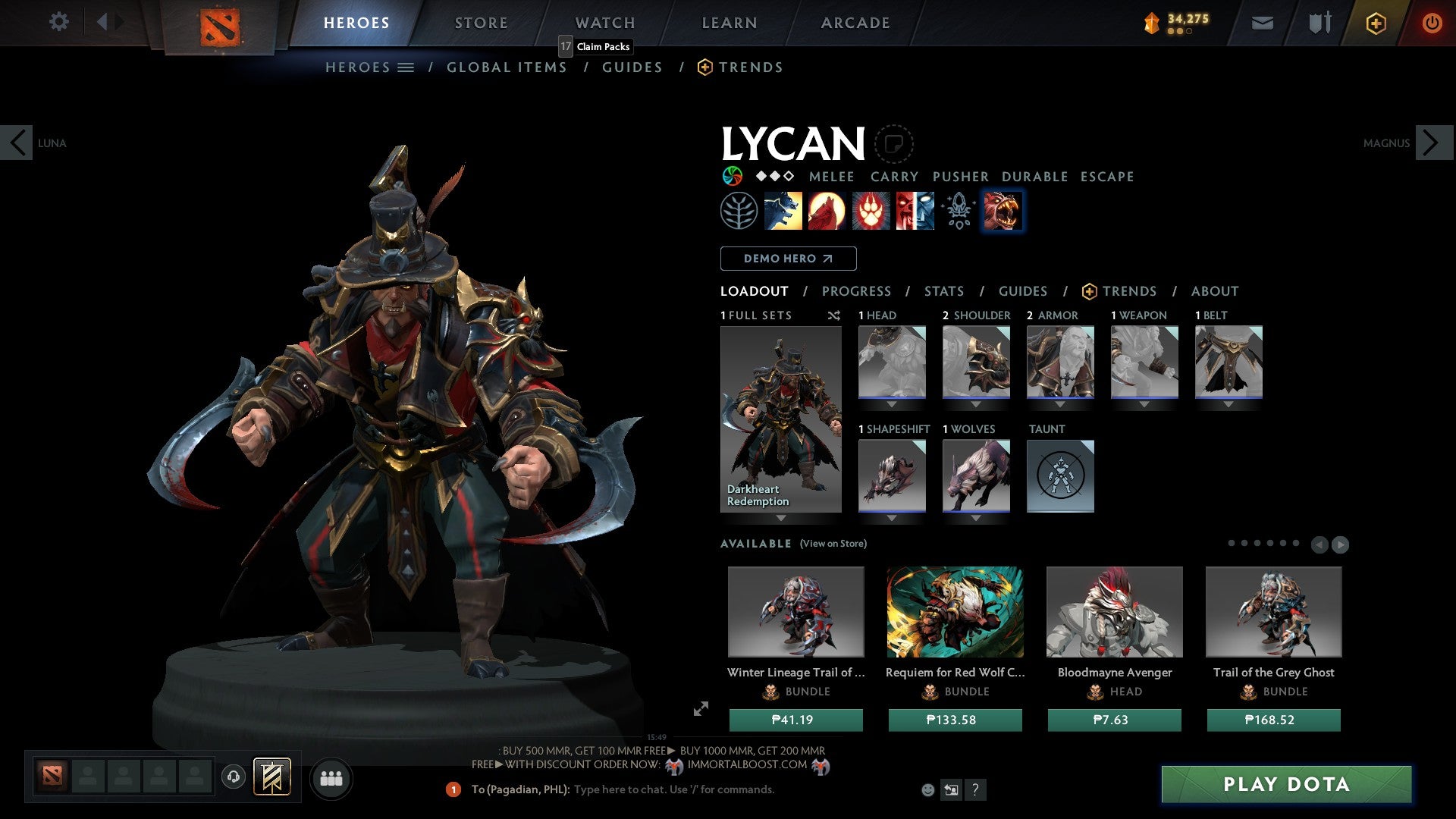Open the Shapeshift ultimate ability icon
This screenshot has height=819, width=1456.
[x=1003, y=211]
